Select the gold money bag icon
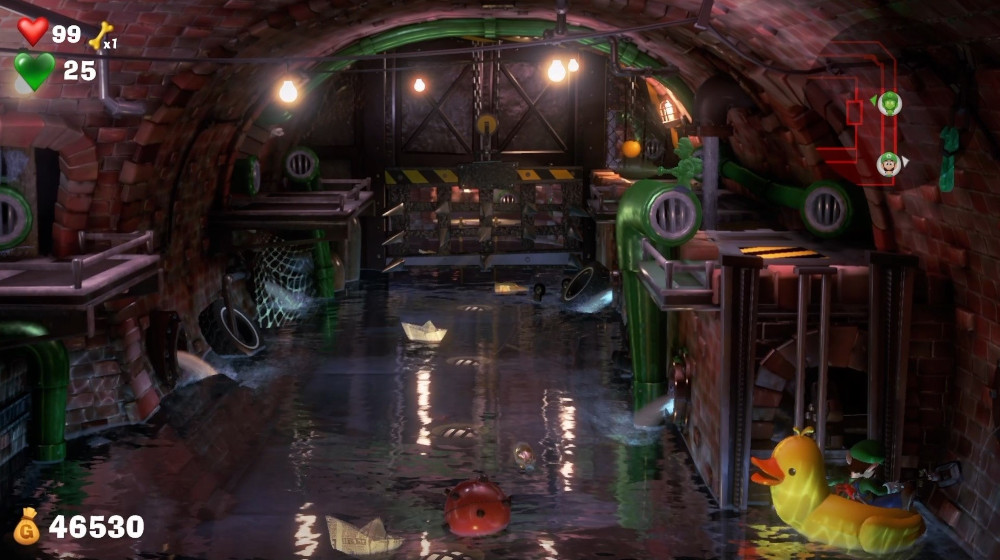 pos(27,526)
